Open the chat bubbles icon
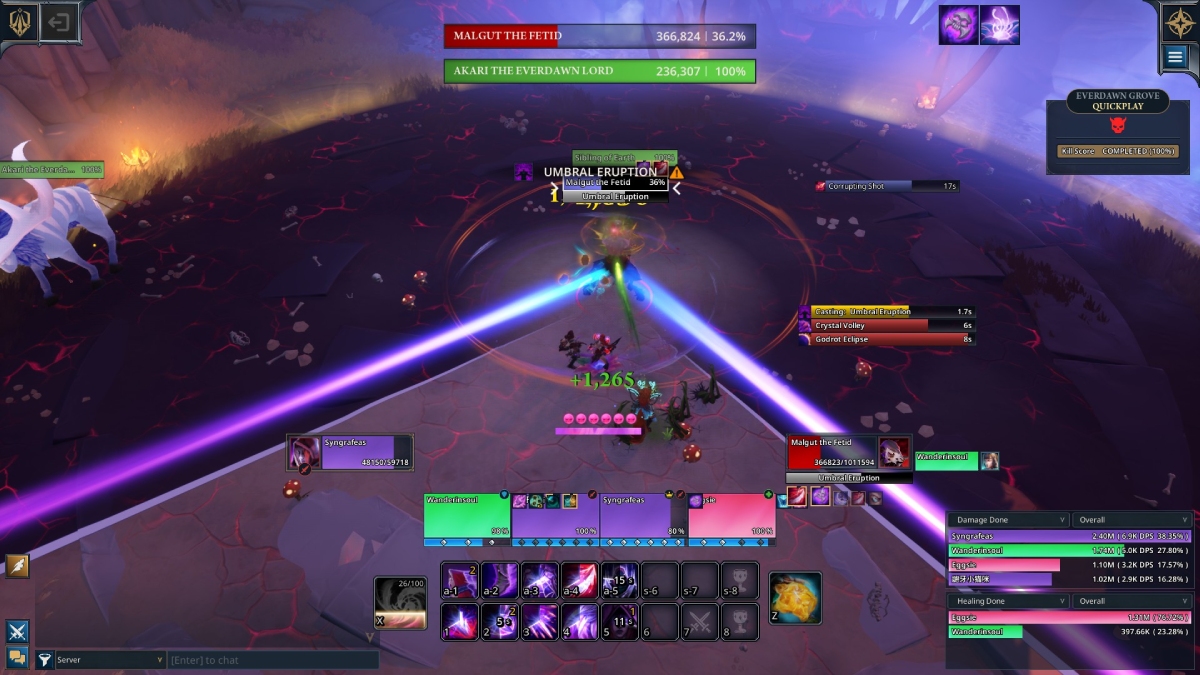This screenshot has width=1200, height=675. point(17,657)
